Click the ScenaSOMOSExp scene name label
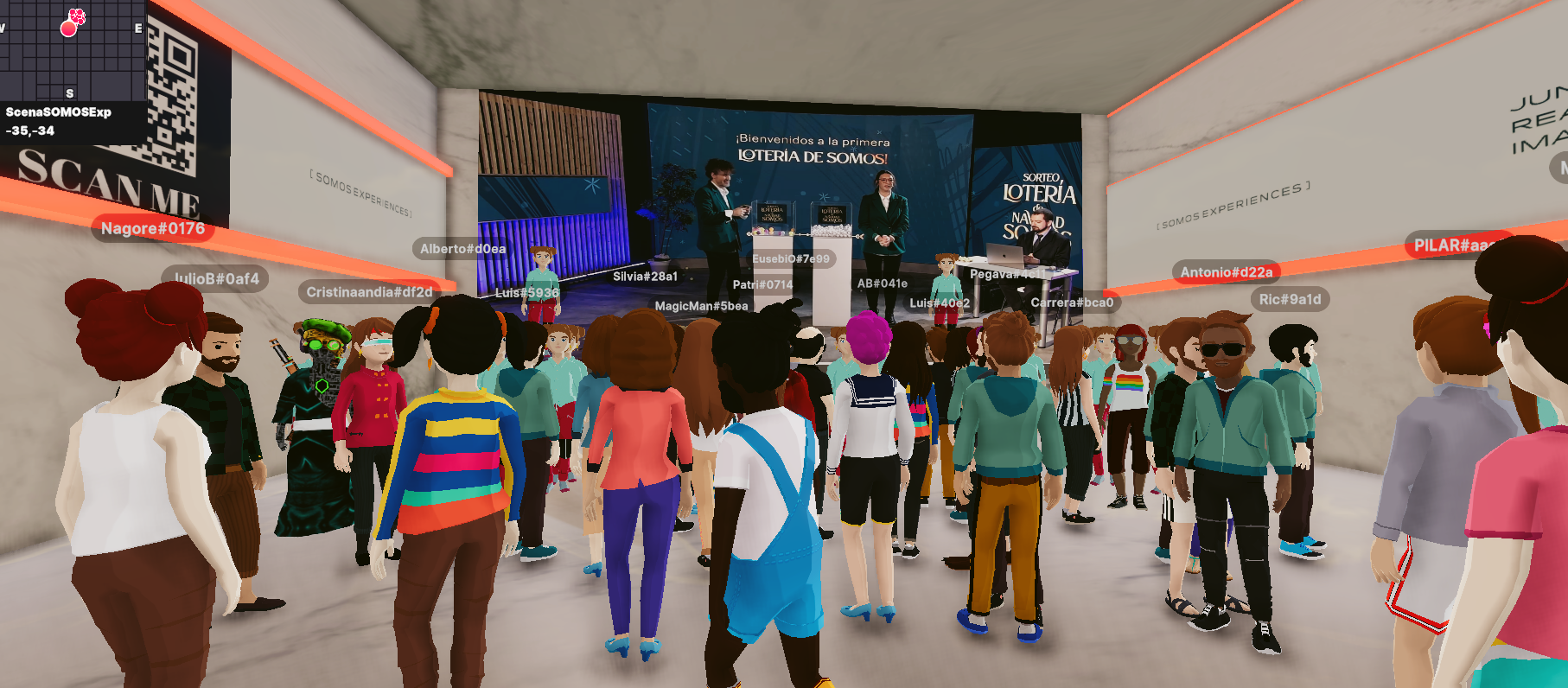Screen dimensions: 1568x688 (59, 112)
